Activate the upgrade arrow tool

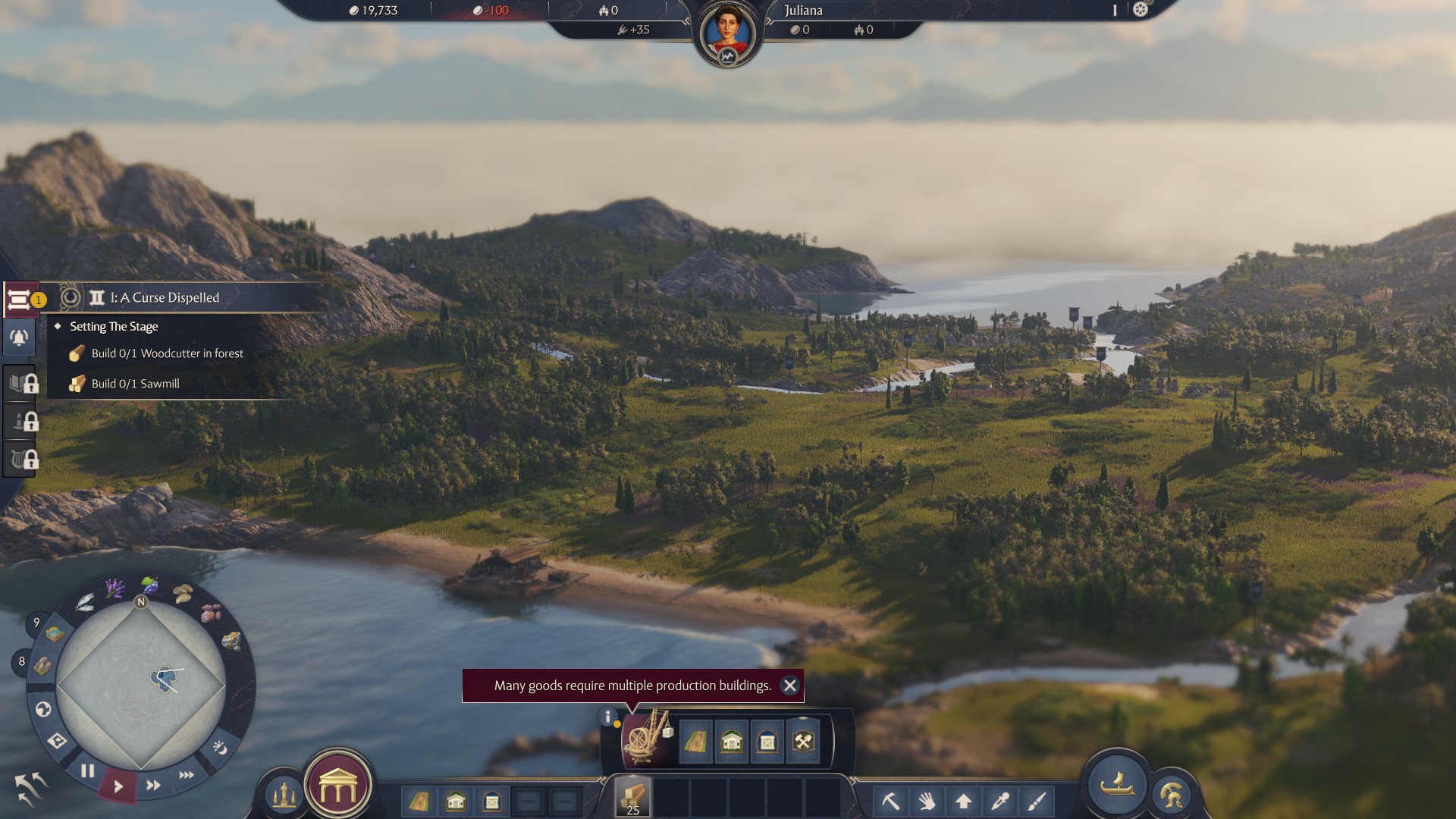[963, 801]
